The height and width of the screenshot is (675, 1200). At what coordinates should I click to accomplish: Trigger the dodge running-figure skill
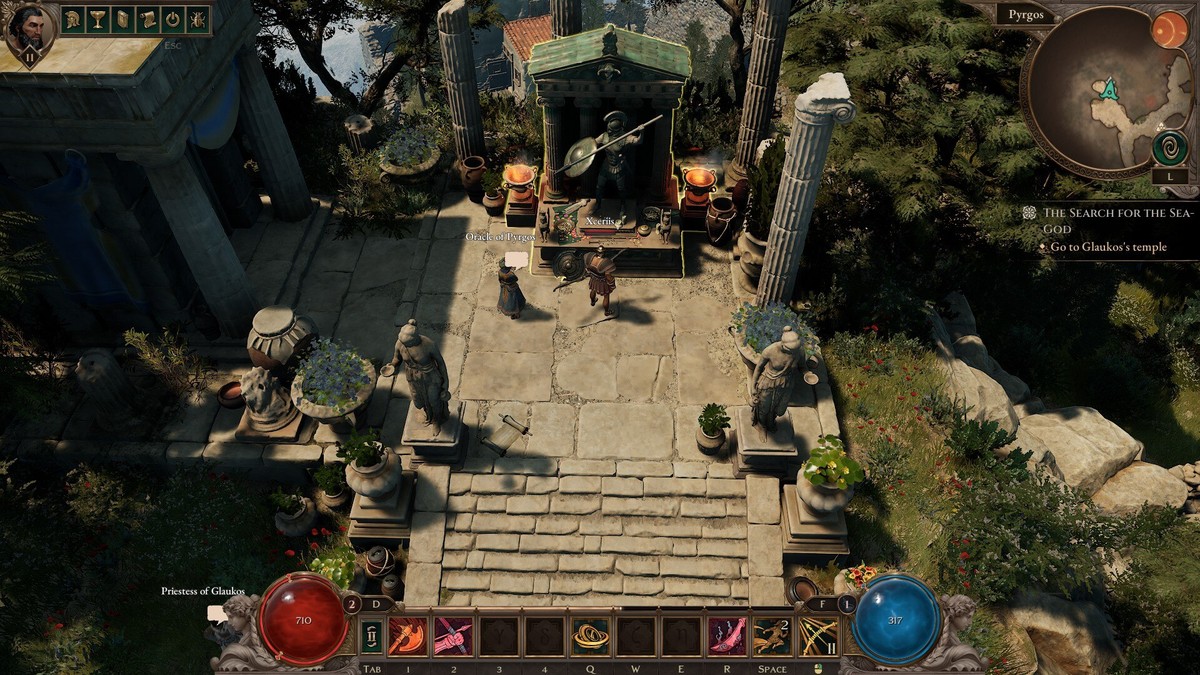coord(771,637)
